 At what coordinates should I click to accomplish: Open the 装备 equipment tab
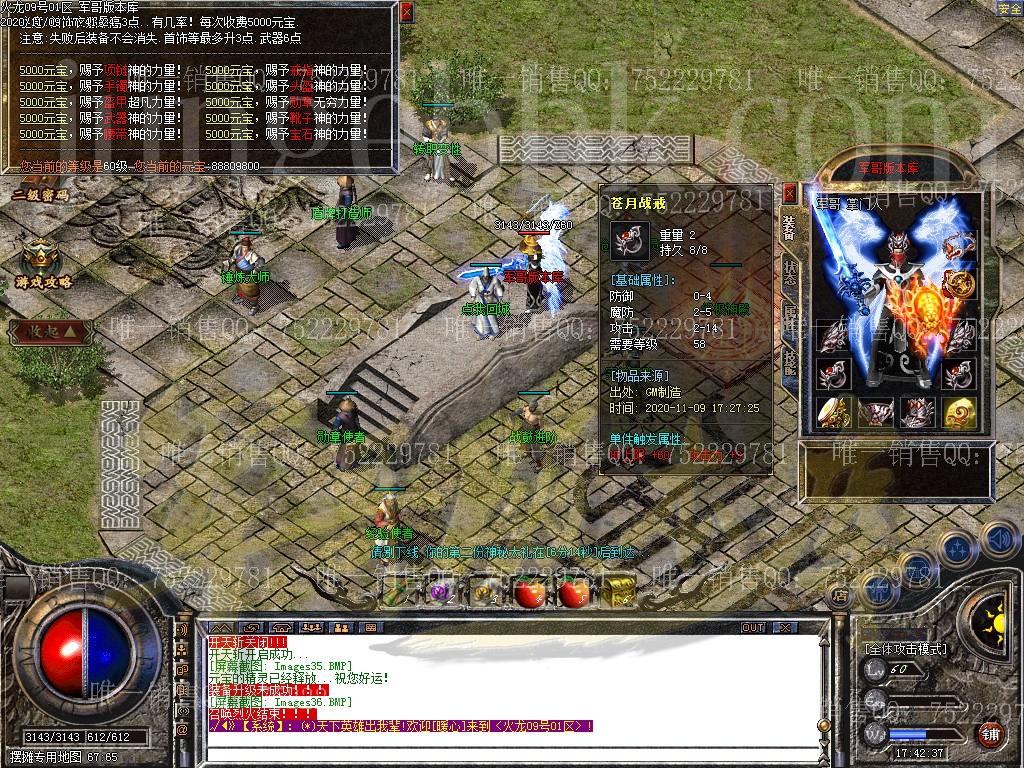coord(789,229)
